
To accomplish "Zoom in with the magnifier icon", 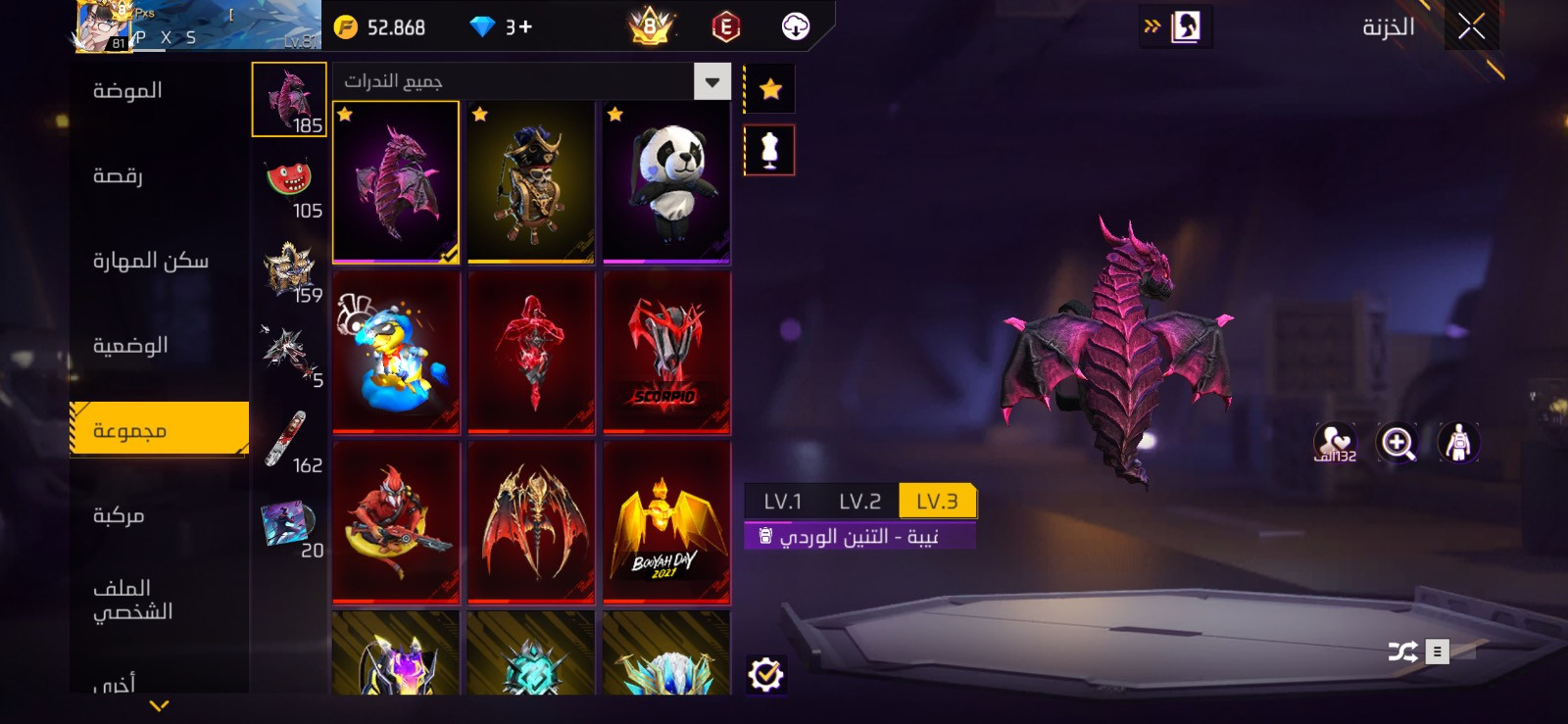I will pyautogui.click(x=1397, y=443).
